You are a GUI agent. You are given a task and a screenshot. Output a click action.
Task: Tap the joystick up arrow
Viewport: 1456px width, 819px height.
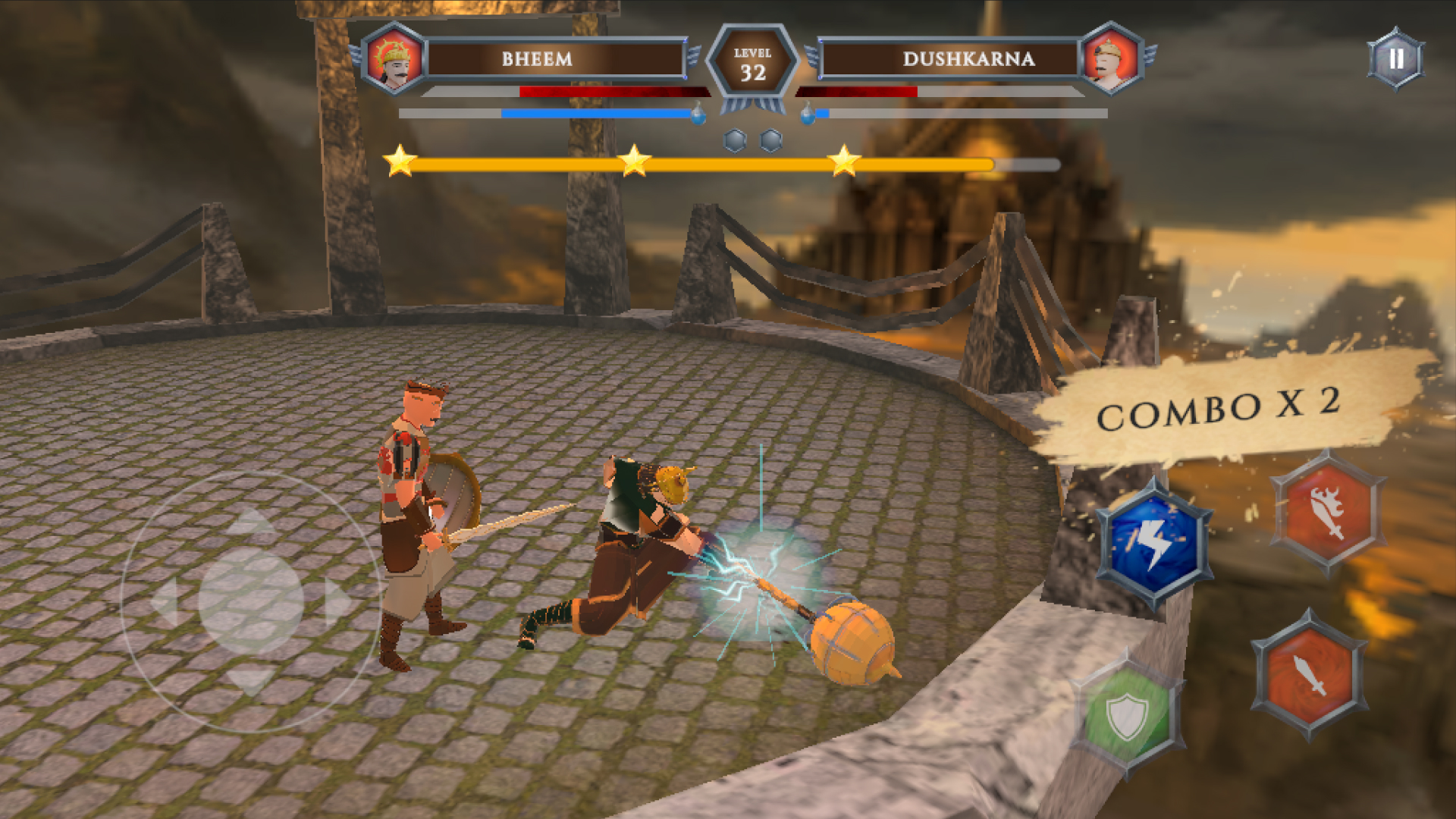click(x=251, y=521)
